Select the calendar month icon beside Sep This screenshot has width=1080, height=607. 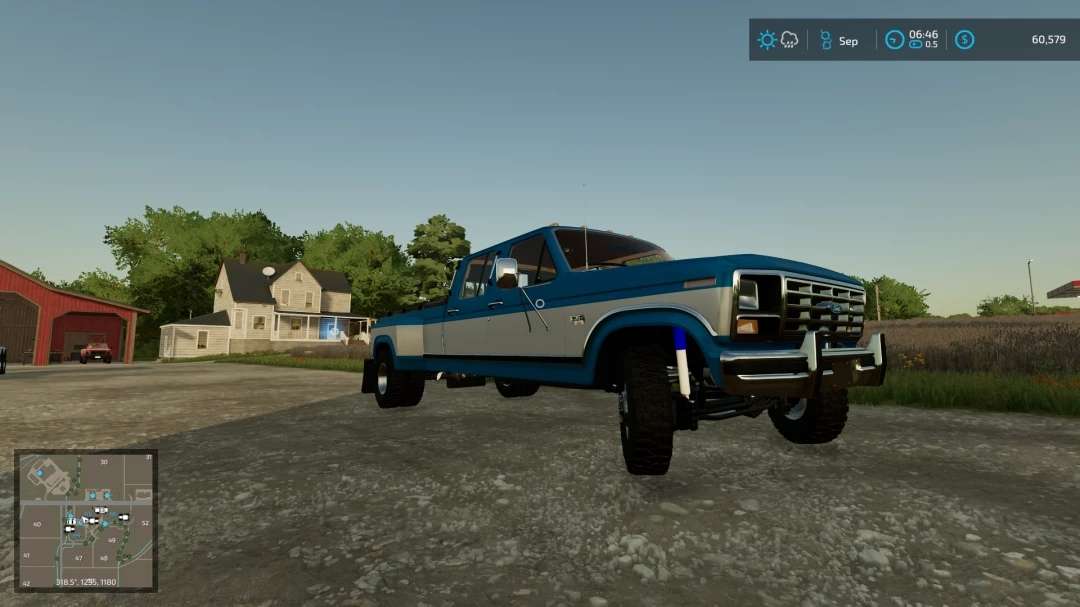(x=826, y=40)
